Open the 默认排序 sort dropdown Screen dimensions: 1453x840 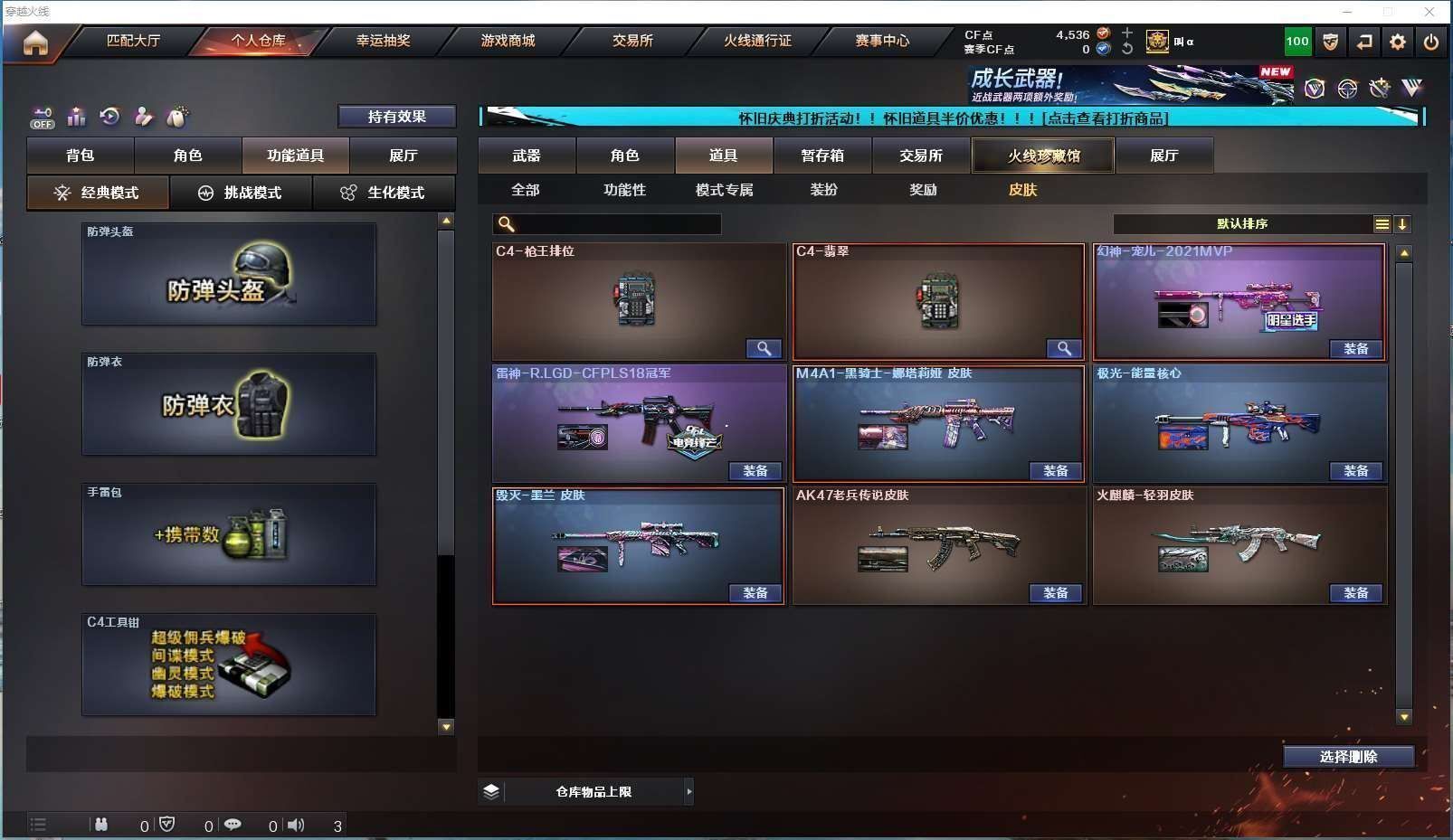pyautogui.click(x=1242, y=224)
